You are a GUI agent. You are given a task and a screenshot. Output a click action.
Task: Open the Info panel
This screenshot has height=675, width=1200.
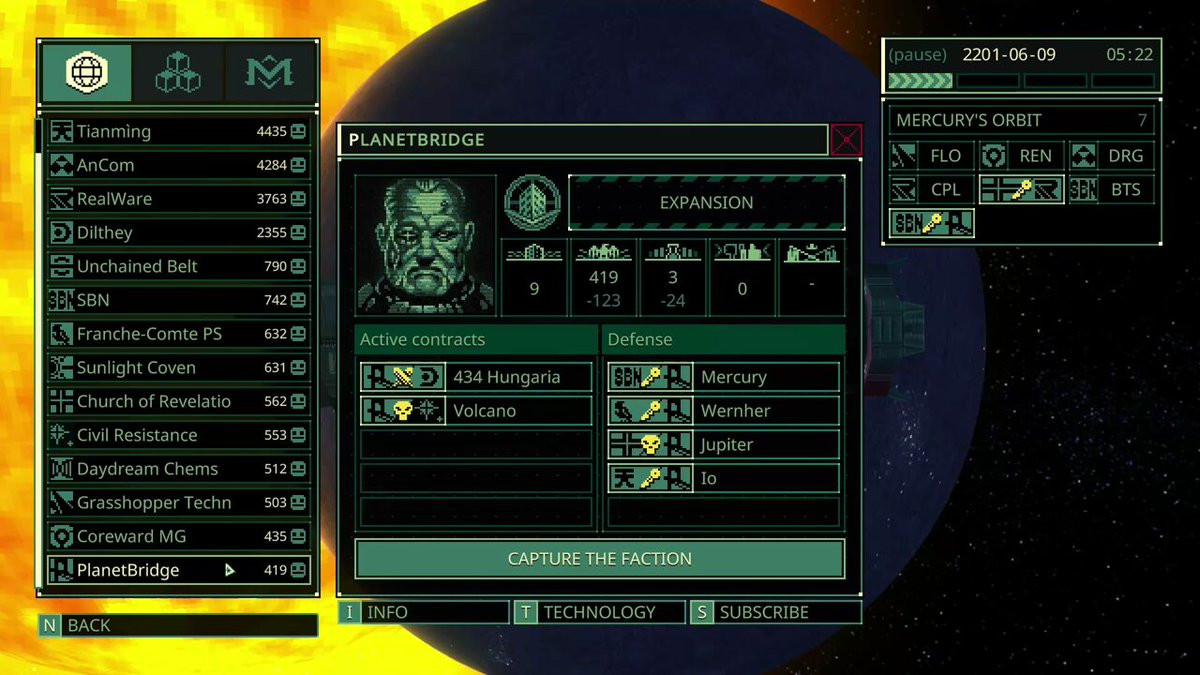point(424,612)
